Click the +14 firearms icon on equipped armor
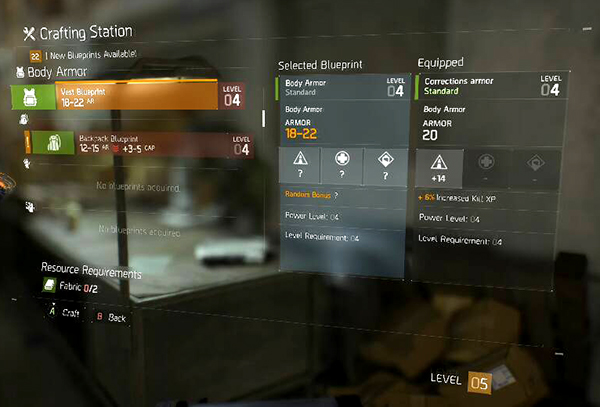The image size is (600, 407). 437,166
